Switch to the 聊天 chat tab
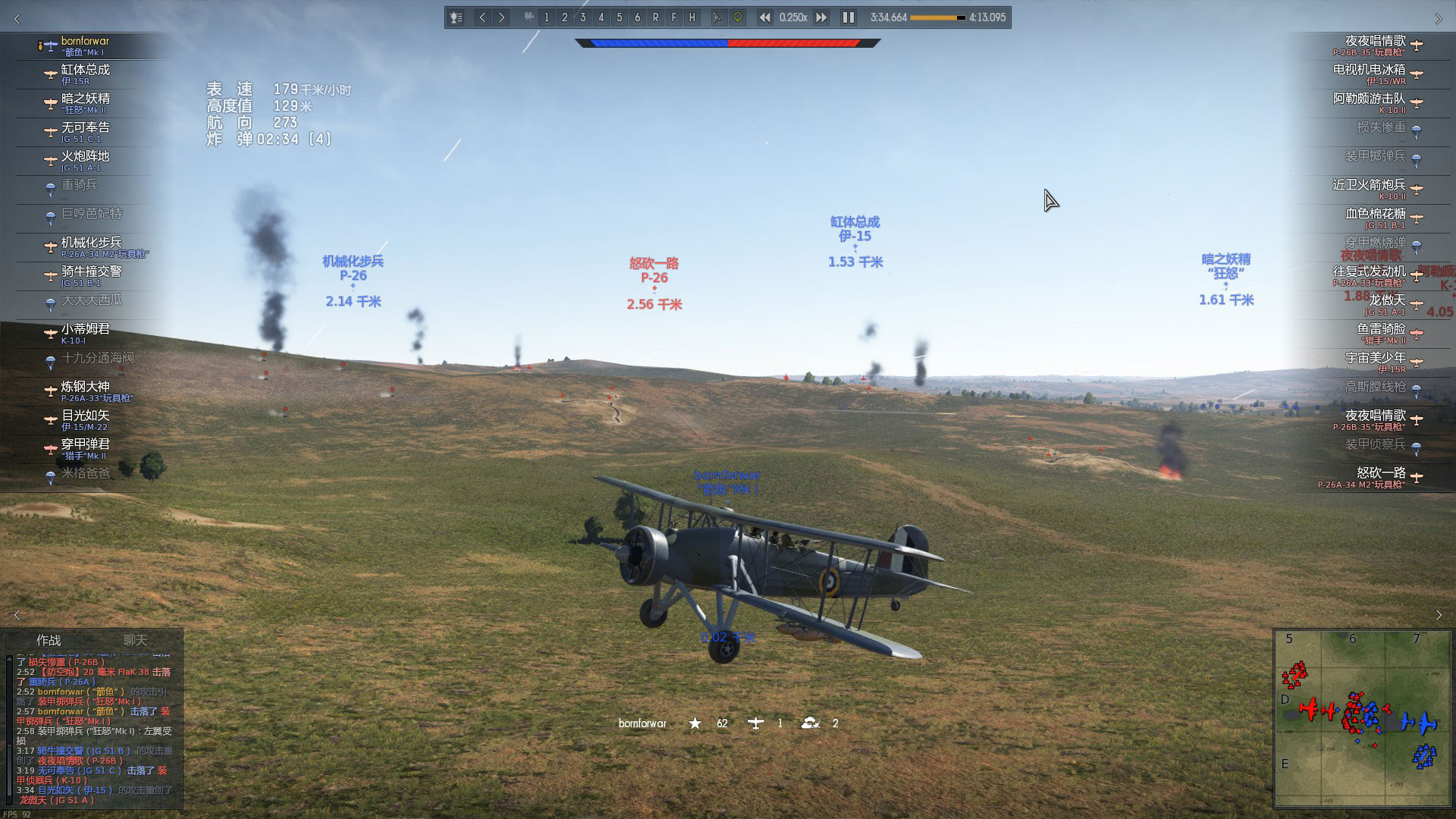 [x=136, y=640]
